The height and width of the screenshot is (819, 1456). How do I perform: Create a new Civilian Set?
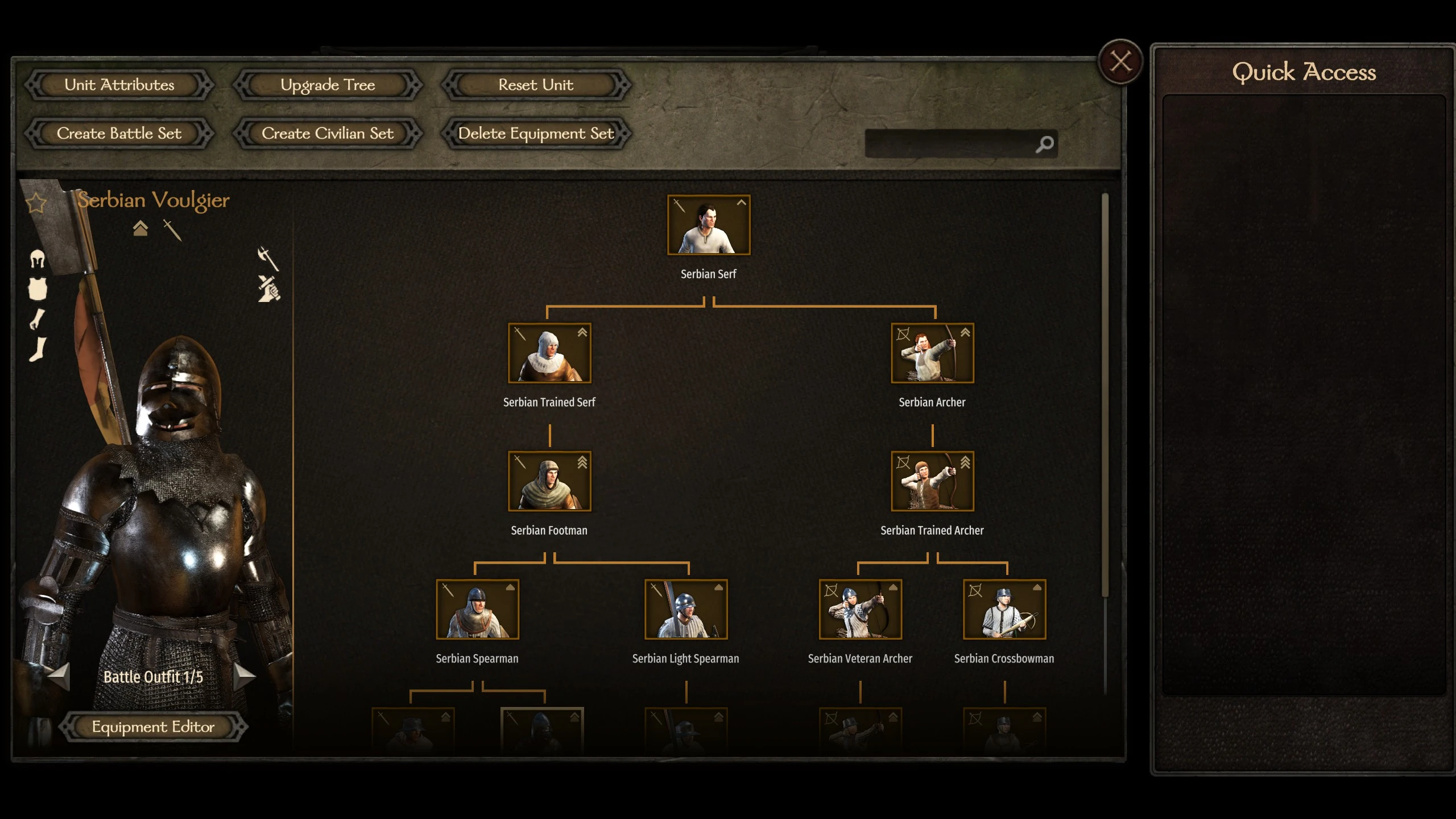coord(328,134)
